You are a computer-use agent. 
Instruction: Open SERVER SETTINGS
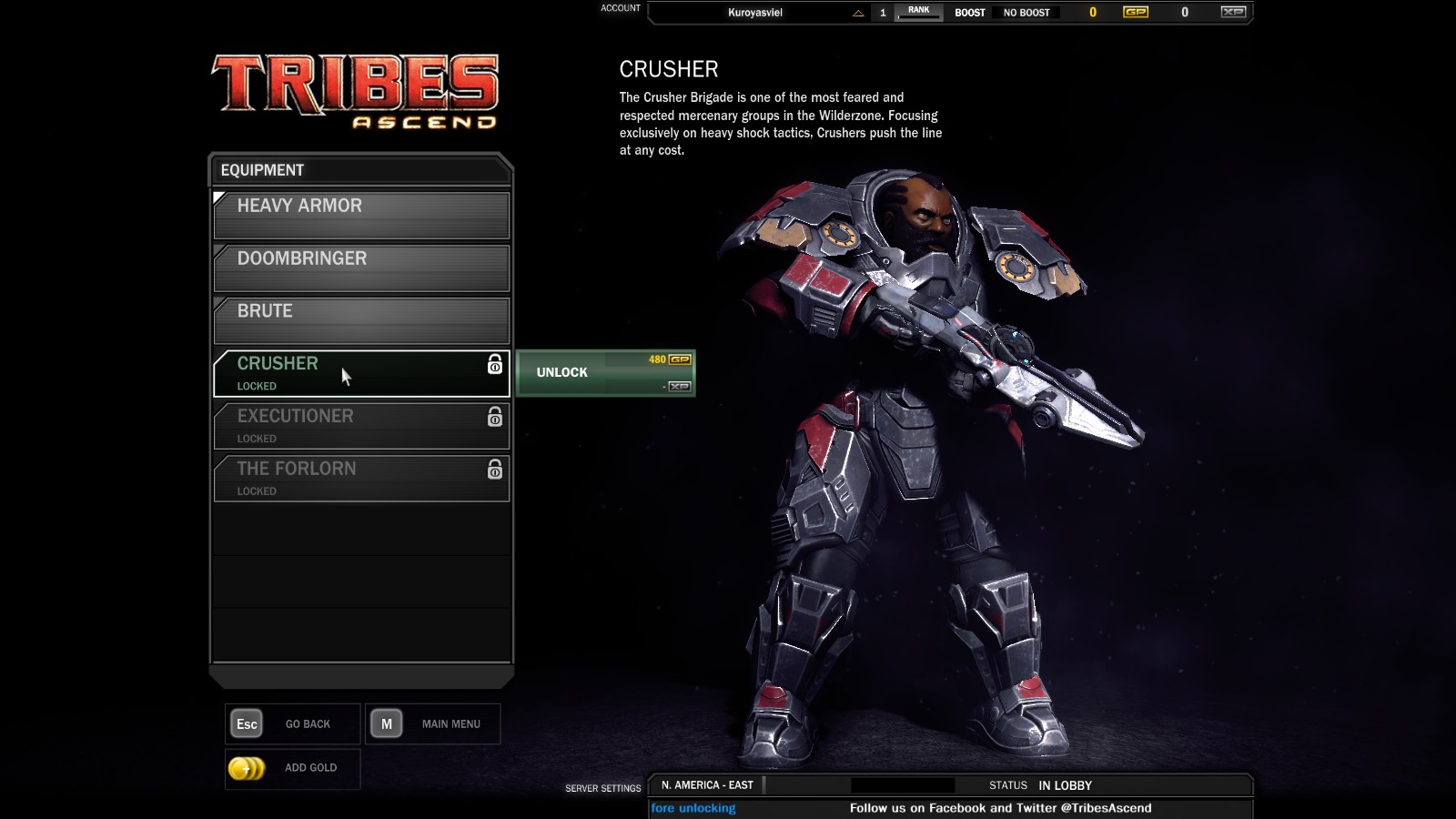(x=603, y=788)
